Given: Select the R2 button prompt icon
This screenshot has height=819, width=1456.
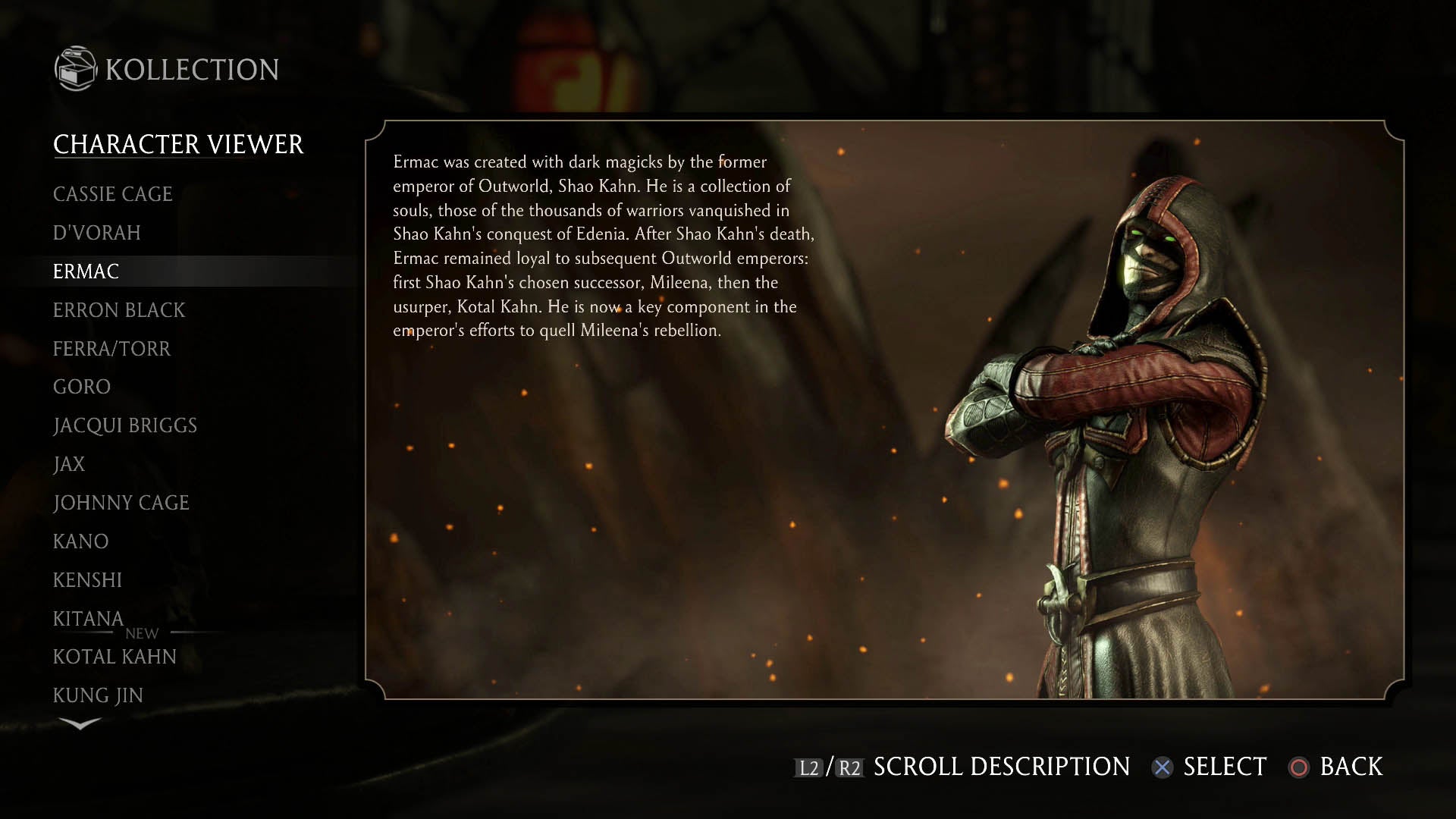Looking at the screenshot, I should click(849, 767).
